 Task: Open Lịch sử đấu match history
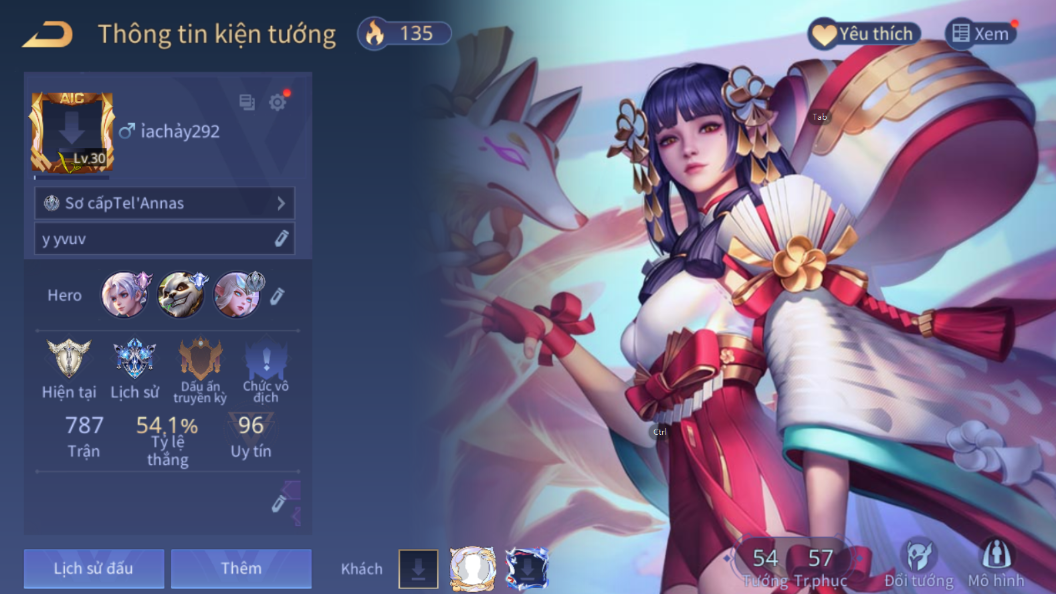pyautogui.click(x=93, y=568)
